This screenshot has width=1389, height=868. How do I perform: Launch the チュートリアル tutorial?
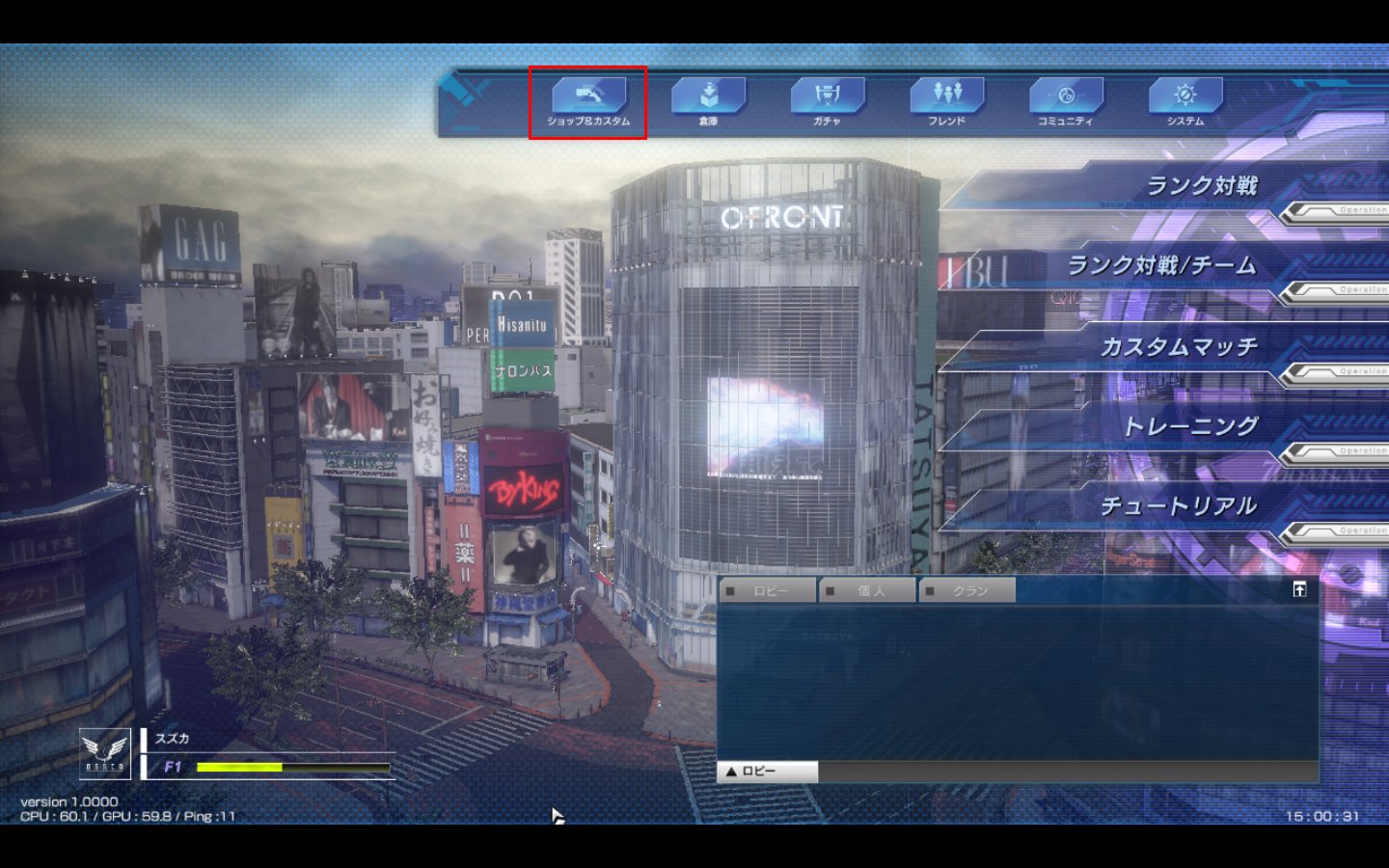point(1157,506)
